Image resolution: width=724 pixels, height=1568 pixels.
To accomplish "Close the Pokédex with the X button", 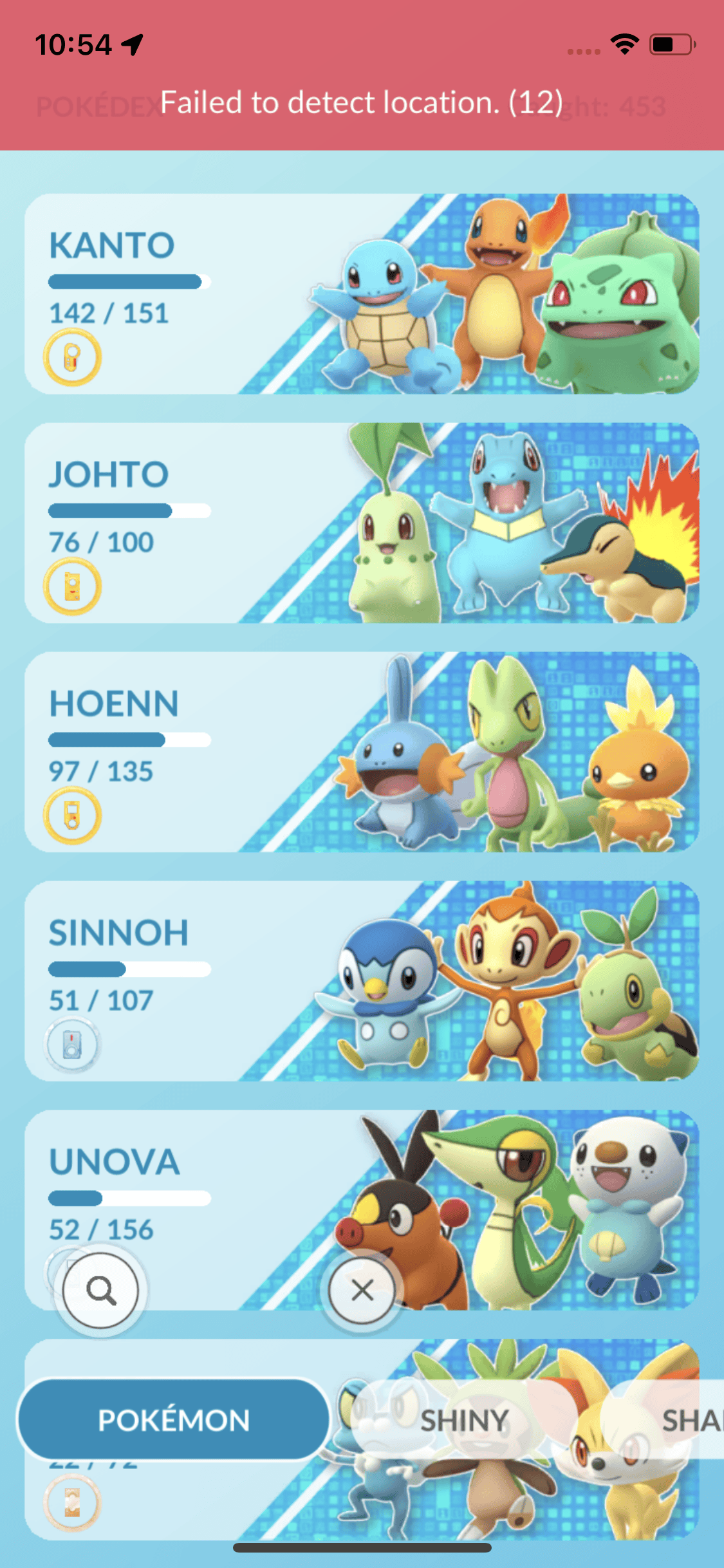I will click(x=362, y=1290).
